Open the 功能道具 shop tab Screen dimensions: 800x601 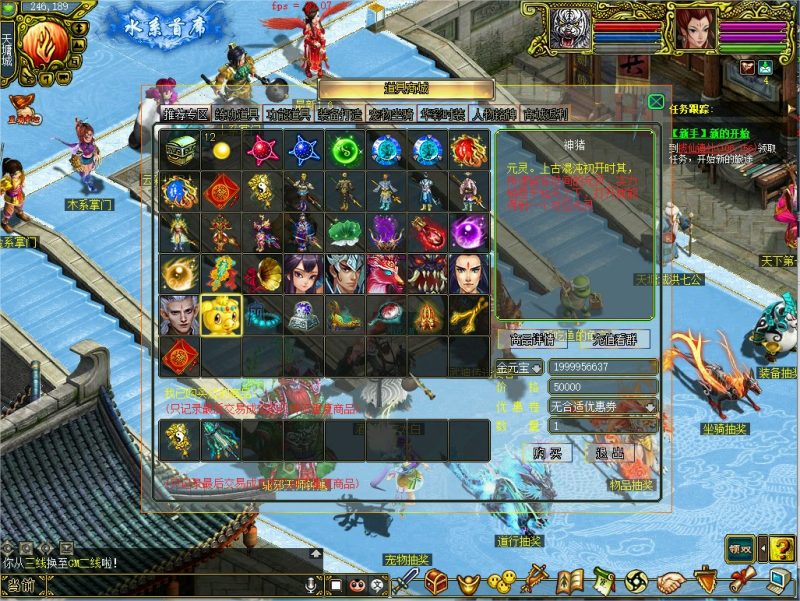click(289, 113)
